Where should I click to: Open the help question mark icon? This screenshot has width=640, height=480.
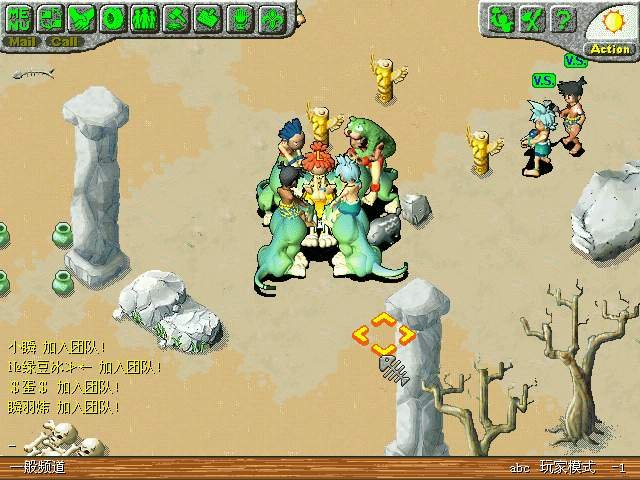pyautogui.click(x=564, y=18)
